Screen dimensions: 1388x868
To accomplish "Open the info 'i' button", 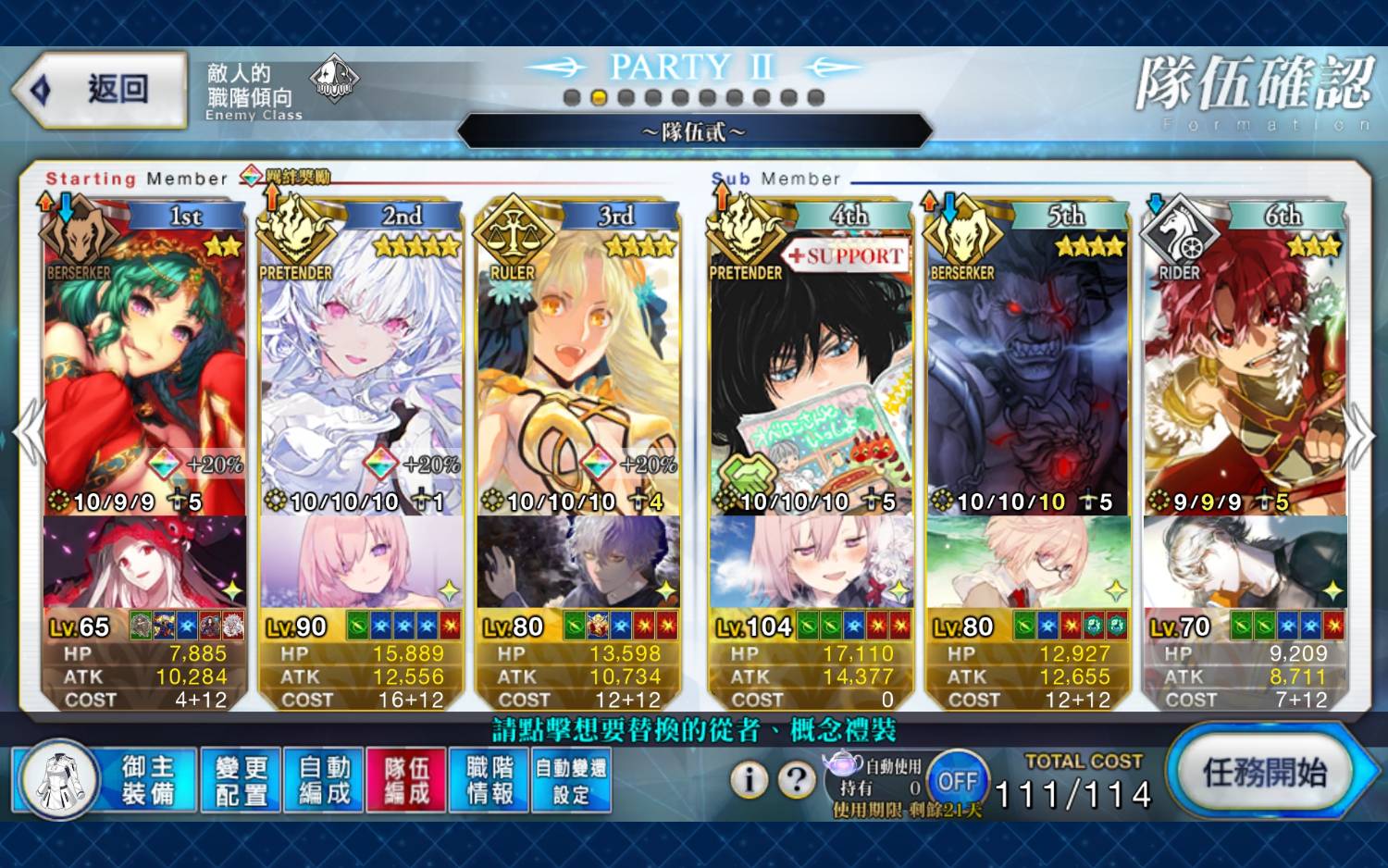I will [749, 780].
